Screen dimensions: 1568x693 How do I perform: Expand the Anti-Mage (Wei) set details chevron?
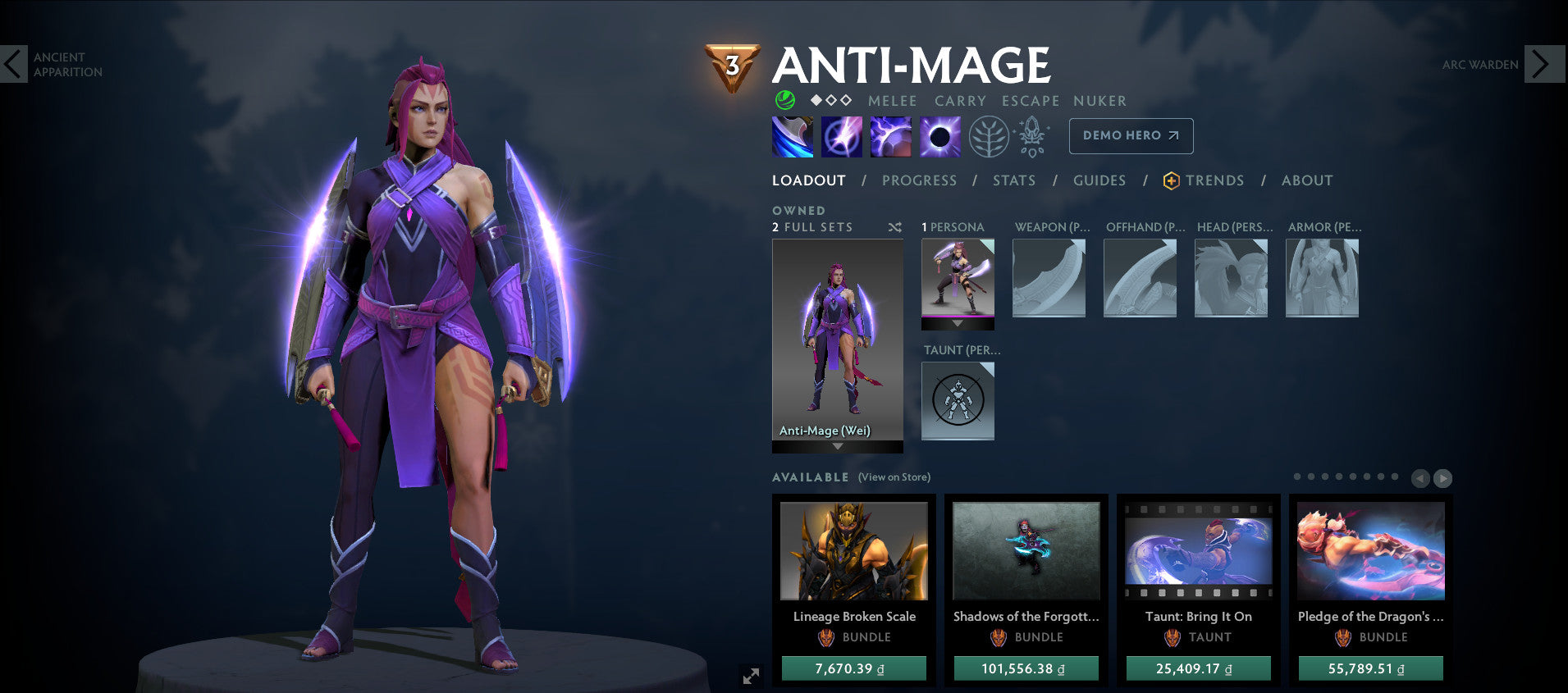coord(837,448)
